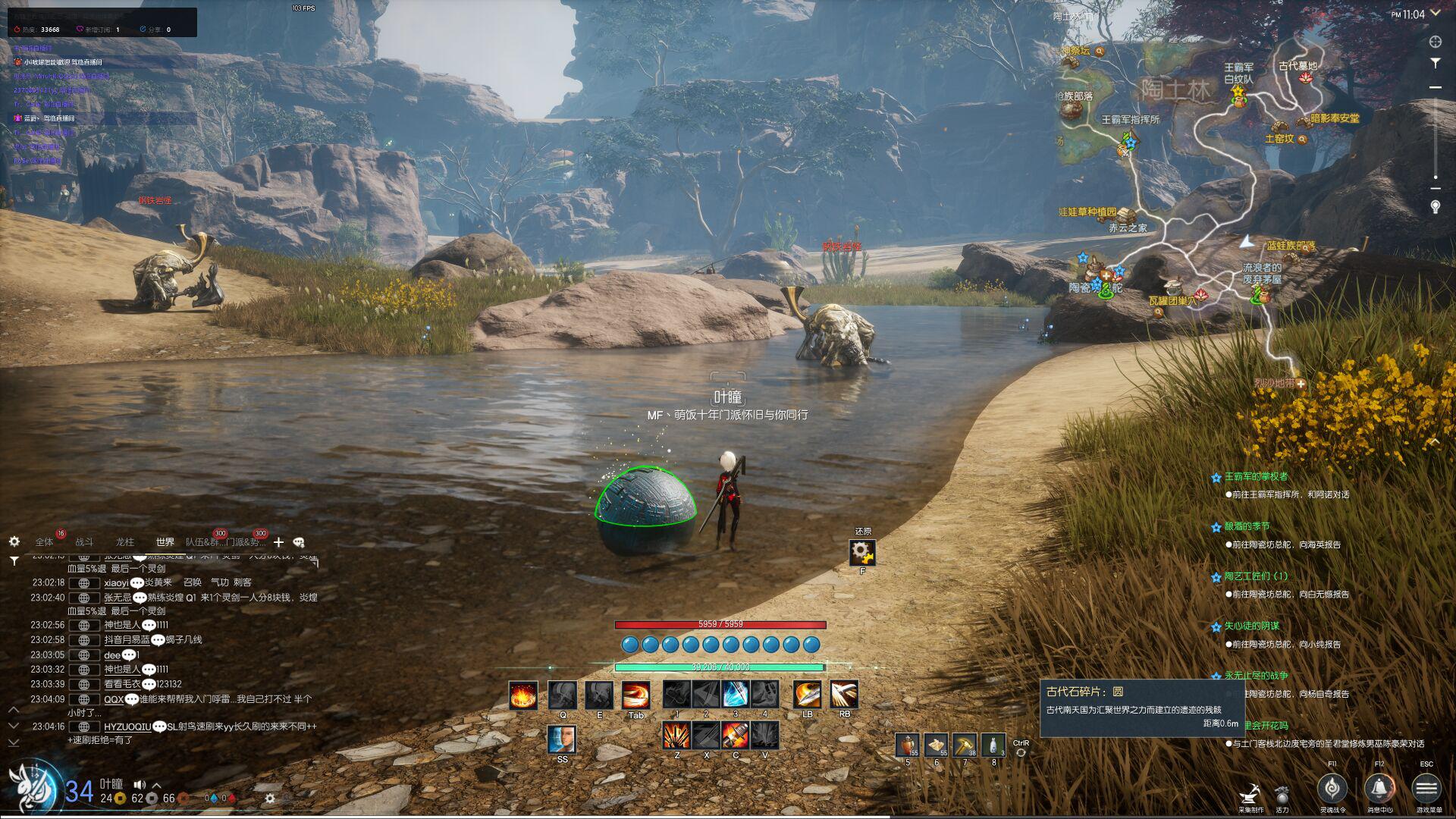The width and height of the screenshot is (1456, 819).
Task: Open the 战斗 (Combat) chat tab
Action: click(x=84, y=542)
